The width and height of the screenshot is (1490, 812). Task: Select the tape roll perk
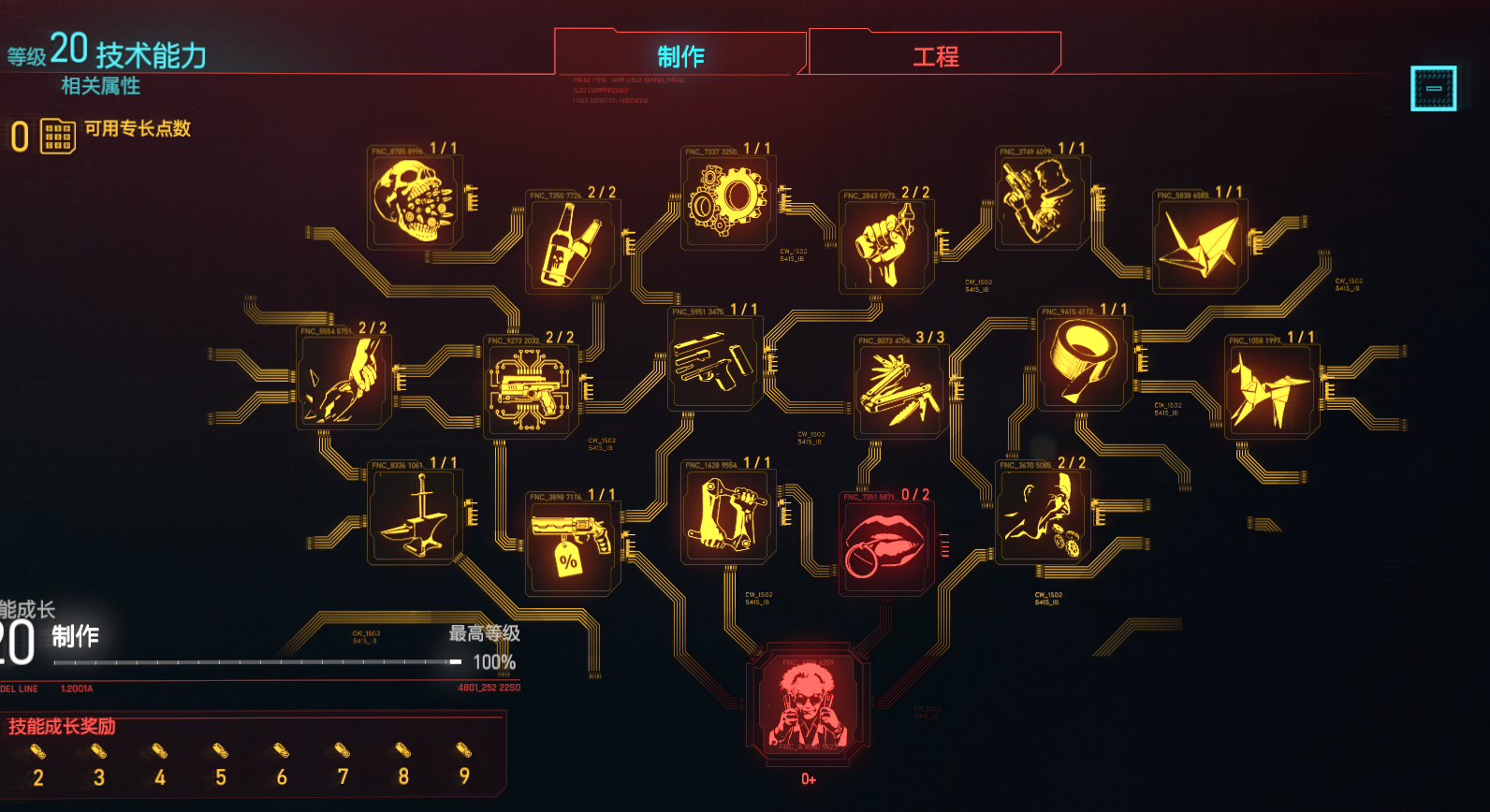pyautogui.click(x=1084, y=360)
